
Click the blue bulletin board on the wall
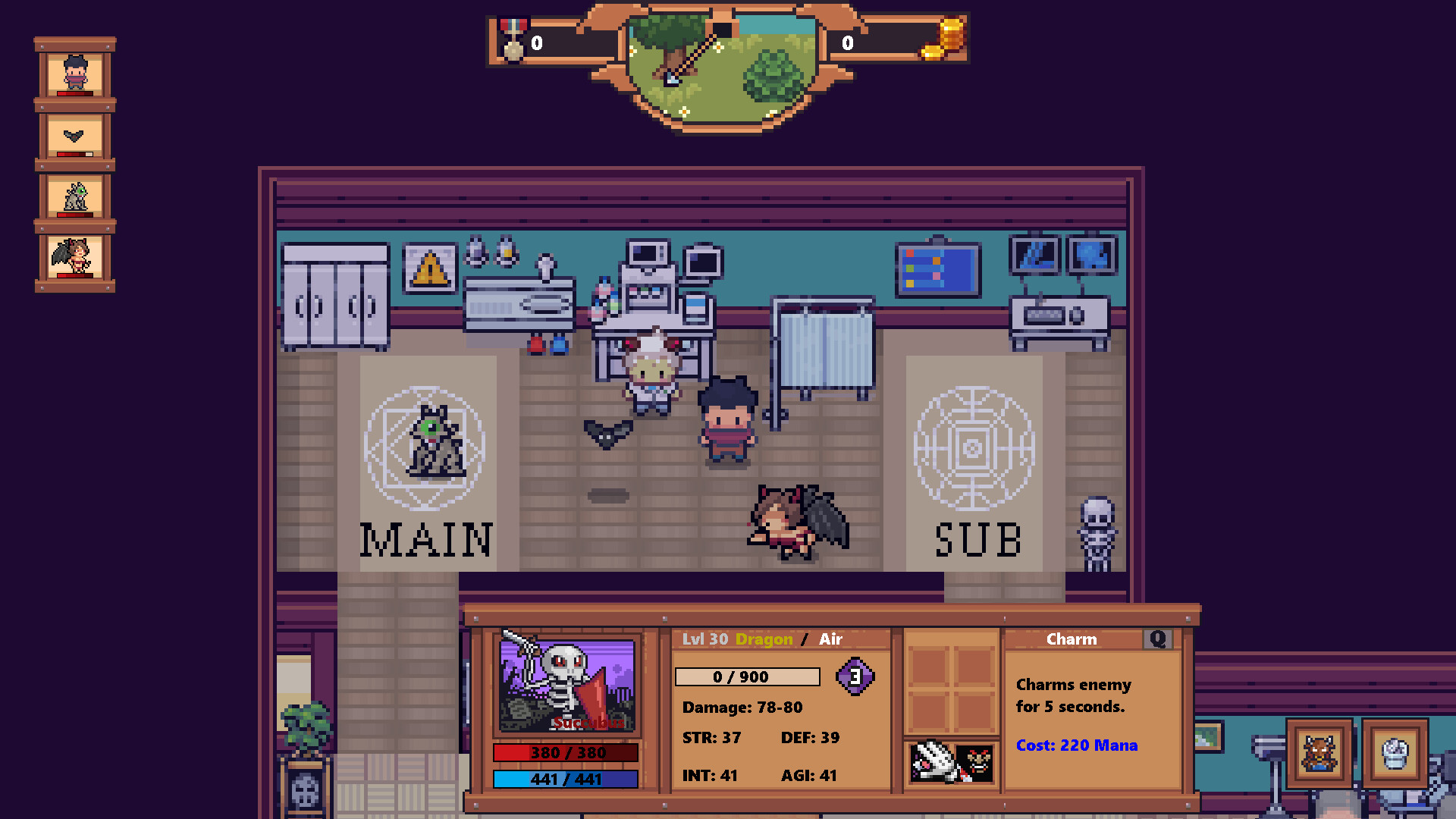(x=938, y=269)
